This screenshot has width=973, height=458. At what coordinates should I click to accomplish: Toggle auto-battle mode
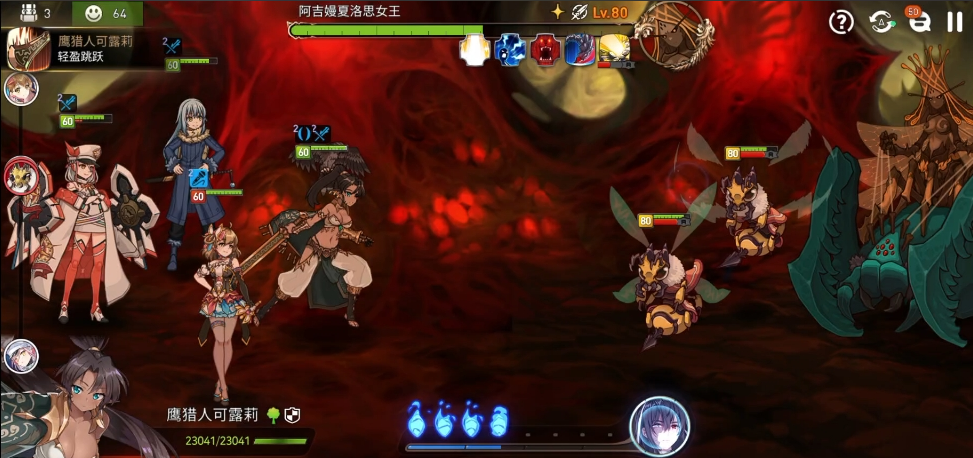881,22
